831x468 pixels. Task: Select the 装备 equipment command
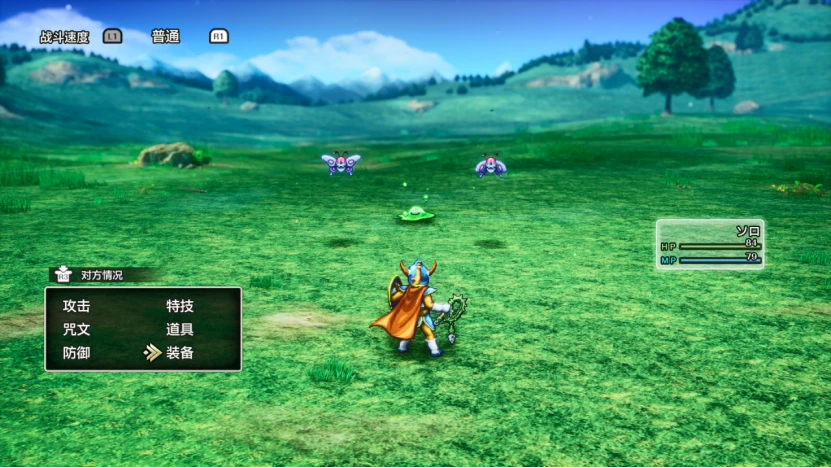[x=180, y=352]
